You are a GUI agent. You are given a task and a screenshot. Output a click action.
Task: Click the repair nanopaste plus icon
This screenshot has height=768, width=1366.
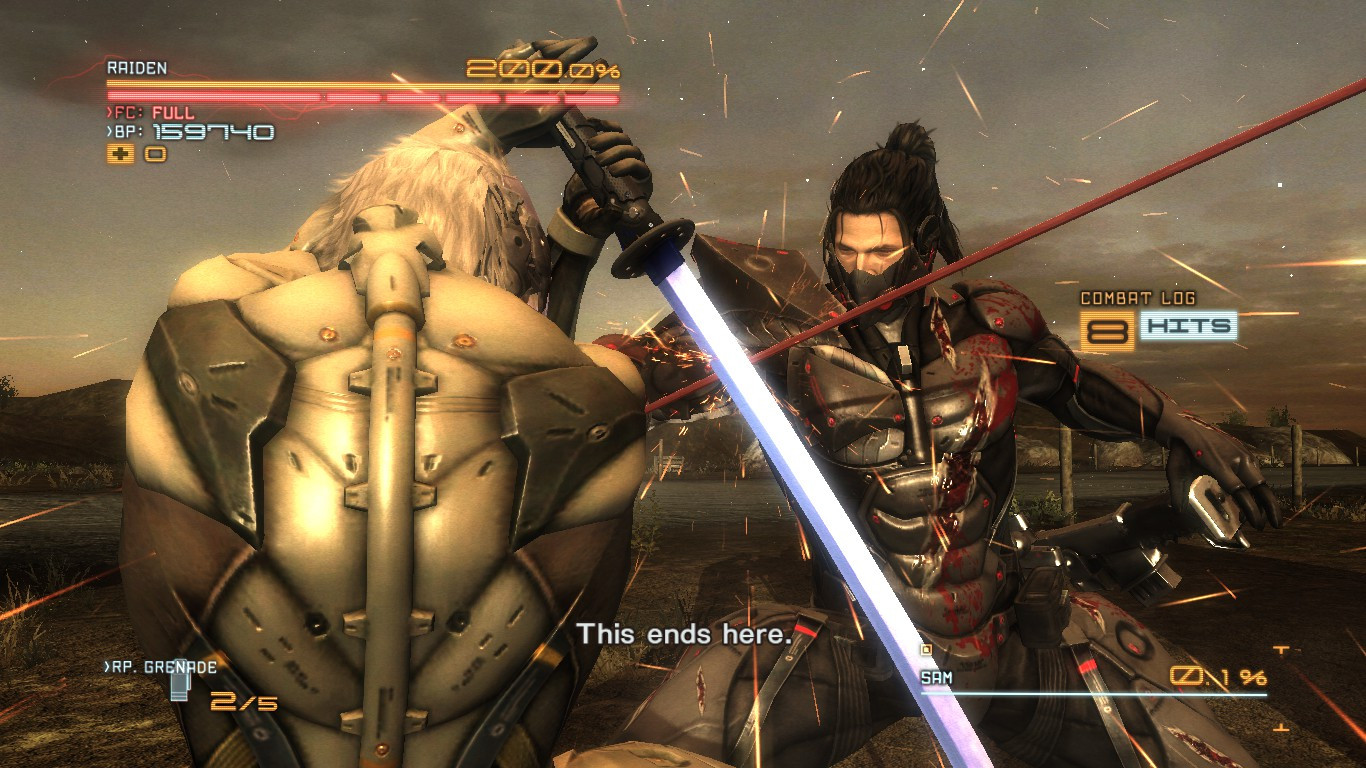[x=123, y=154]
